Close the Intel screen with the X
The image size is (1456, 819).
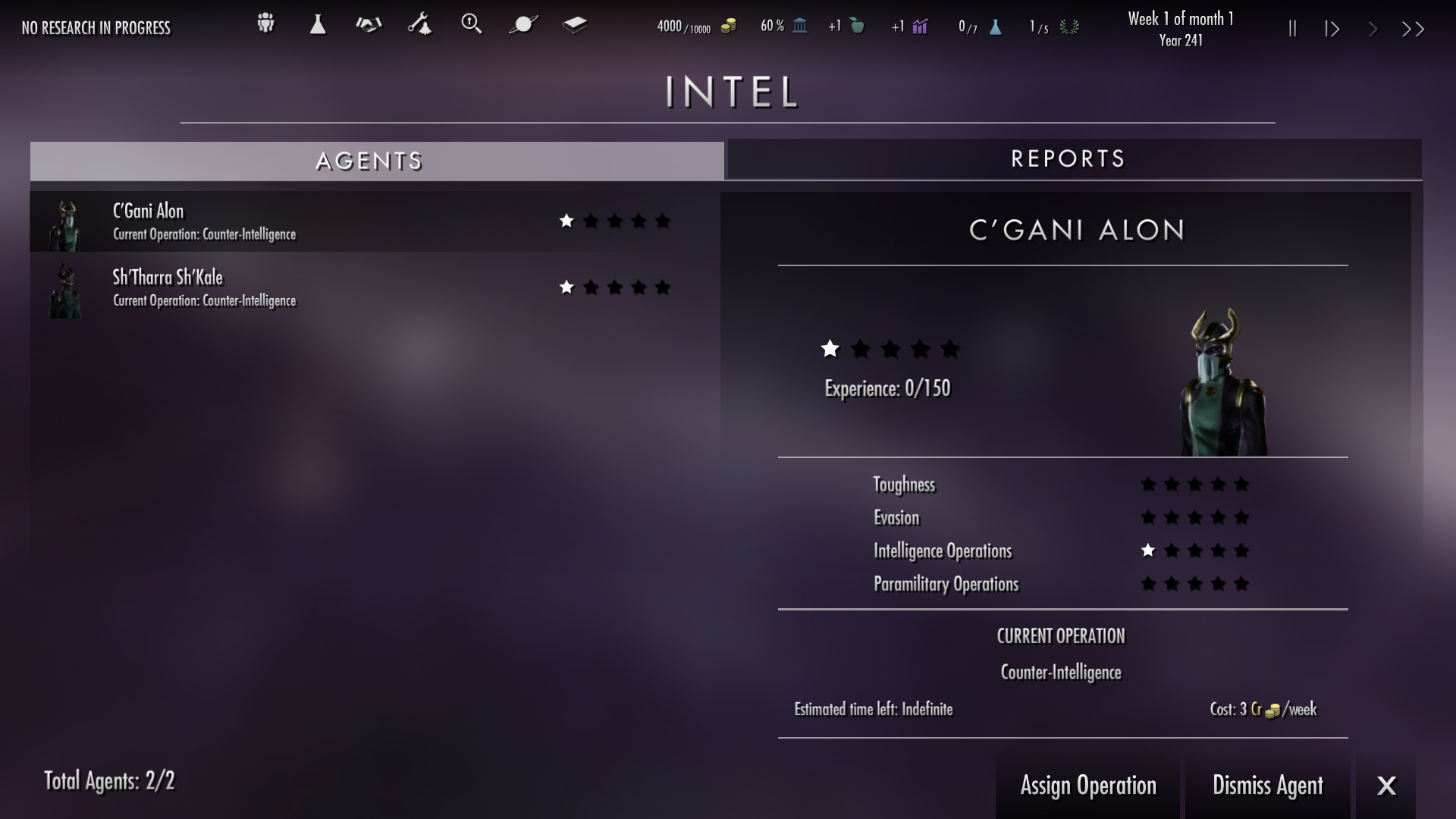(1388, 786)
